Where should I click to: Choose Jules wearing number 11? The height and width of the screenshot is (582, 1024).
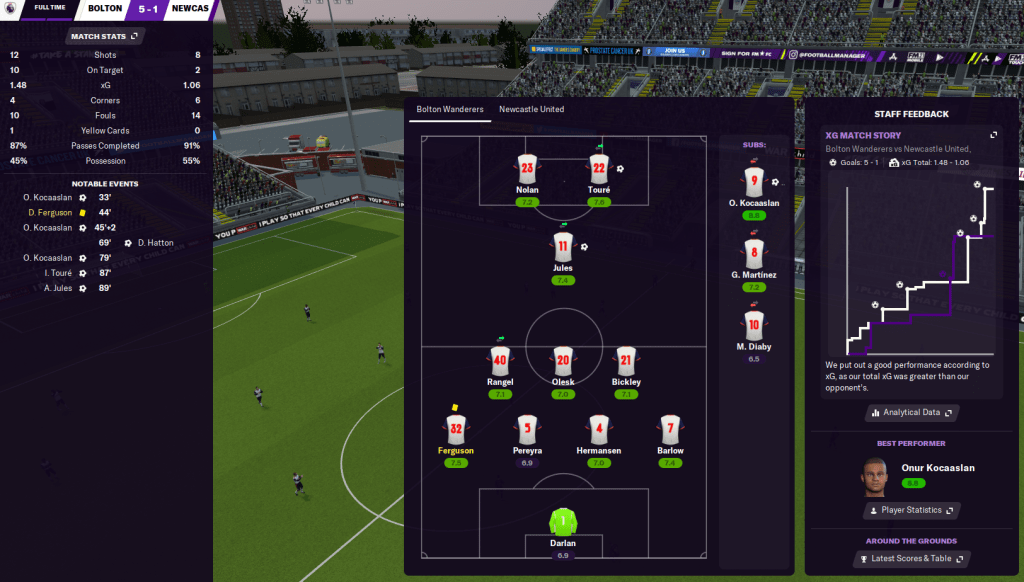[x=563, y=247]
